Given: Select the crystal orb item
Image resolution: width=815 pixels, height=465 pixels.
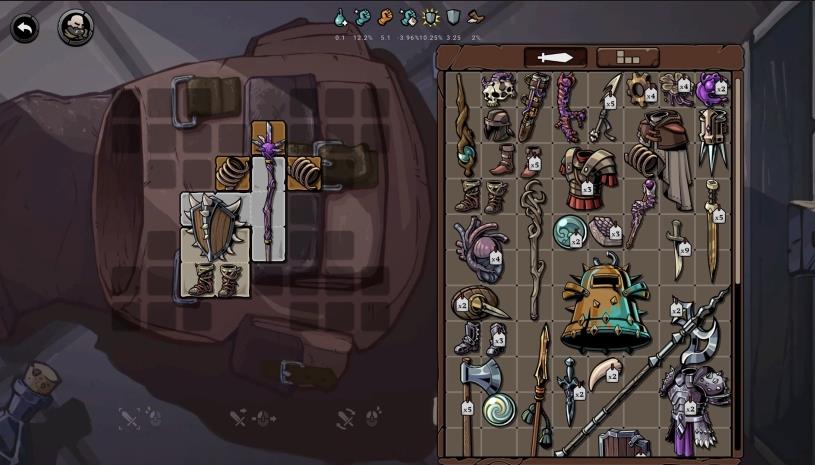Looking at the screenshot, I should tap(570, 230).
